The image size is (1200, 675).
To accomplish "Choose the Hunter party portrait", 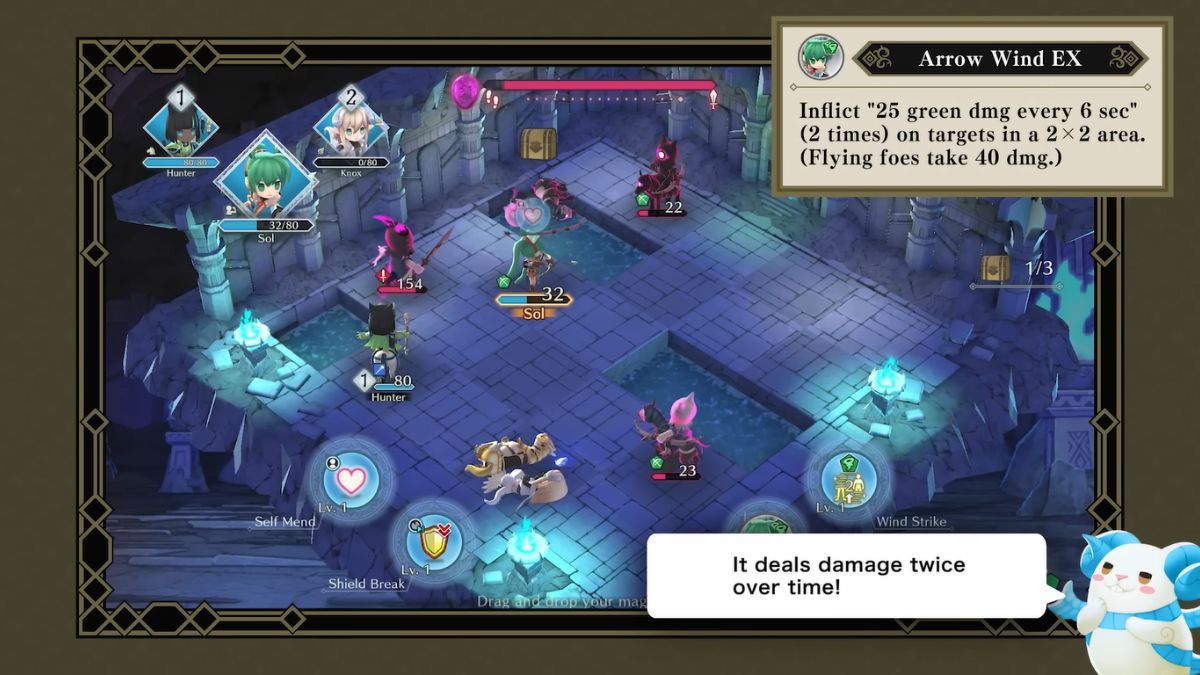I will [x=181, y=127].
